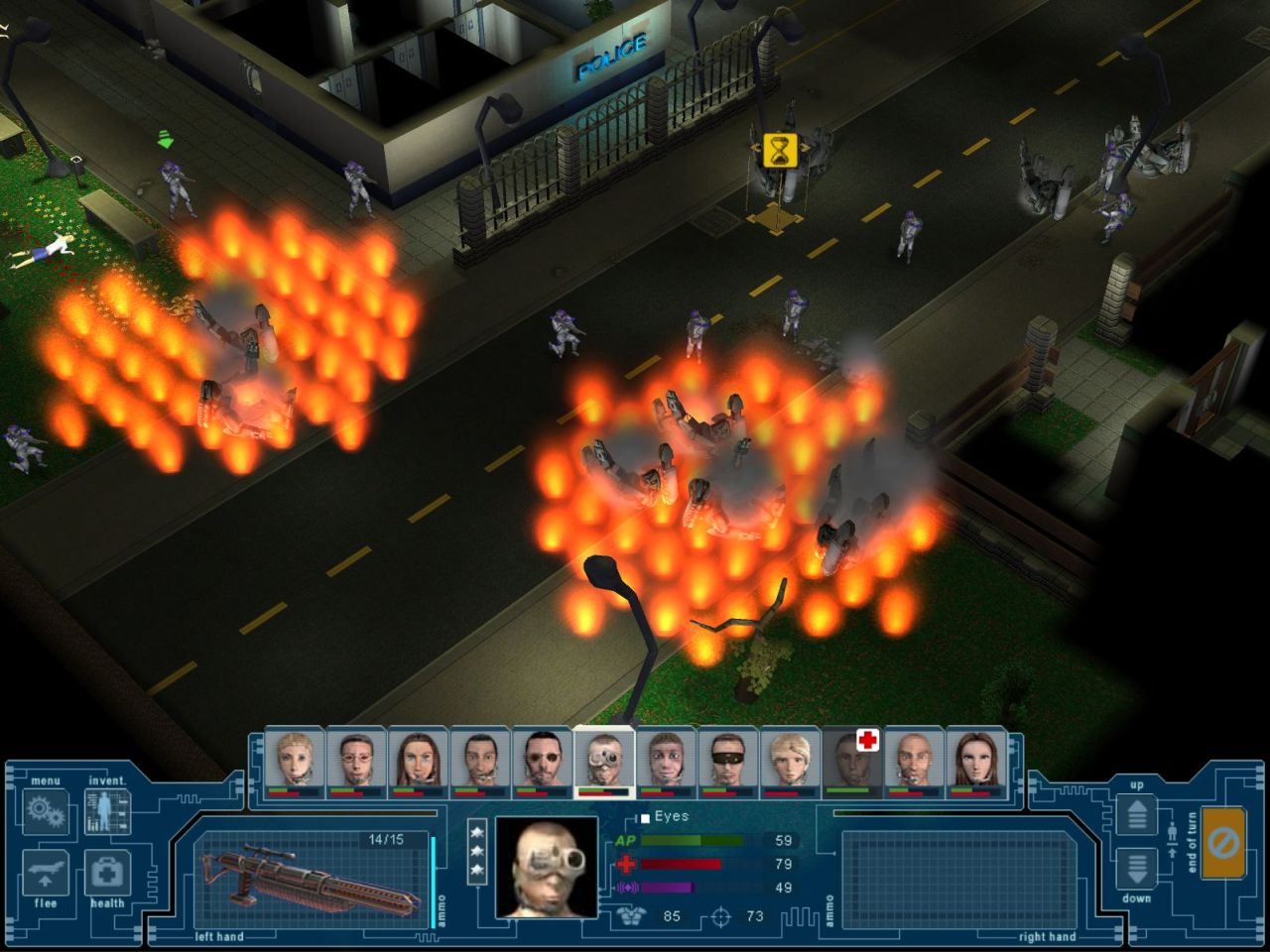Click the flee button with aircraft icon

click(45, 873)
